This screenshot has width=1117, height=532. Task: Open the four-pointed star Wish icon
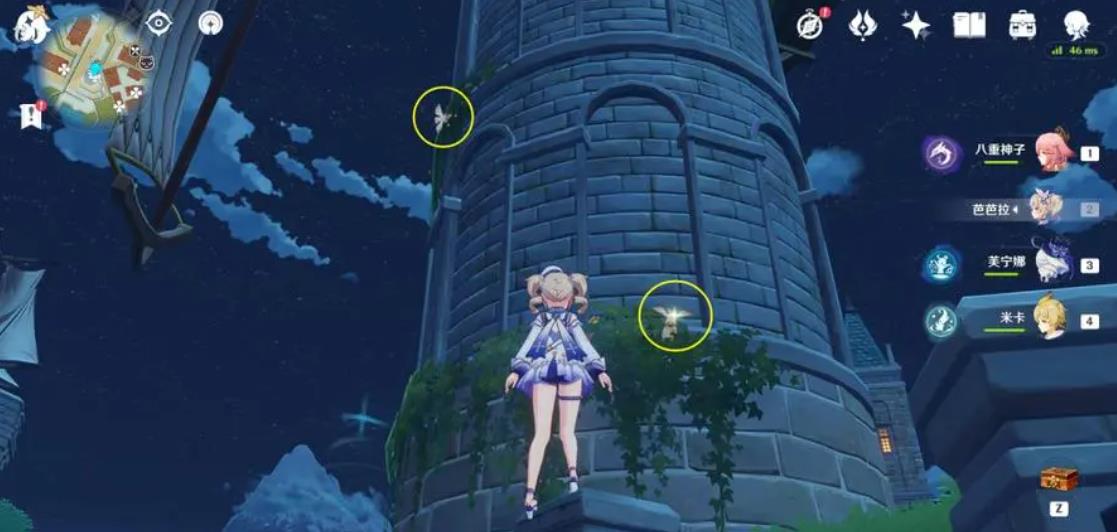click(915, 25)
